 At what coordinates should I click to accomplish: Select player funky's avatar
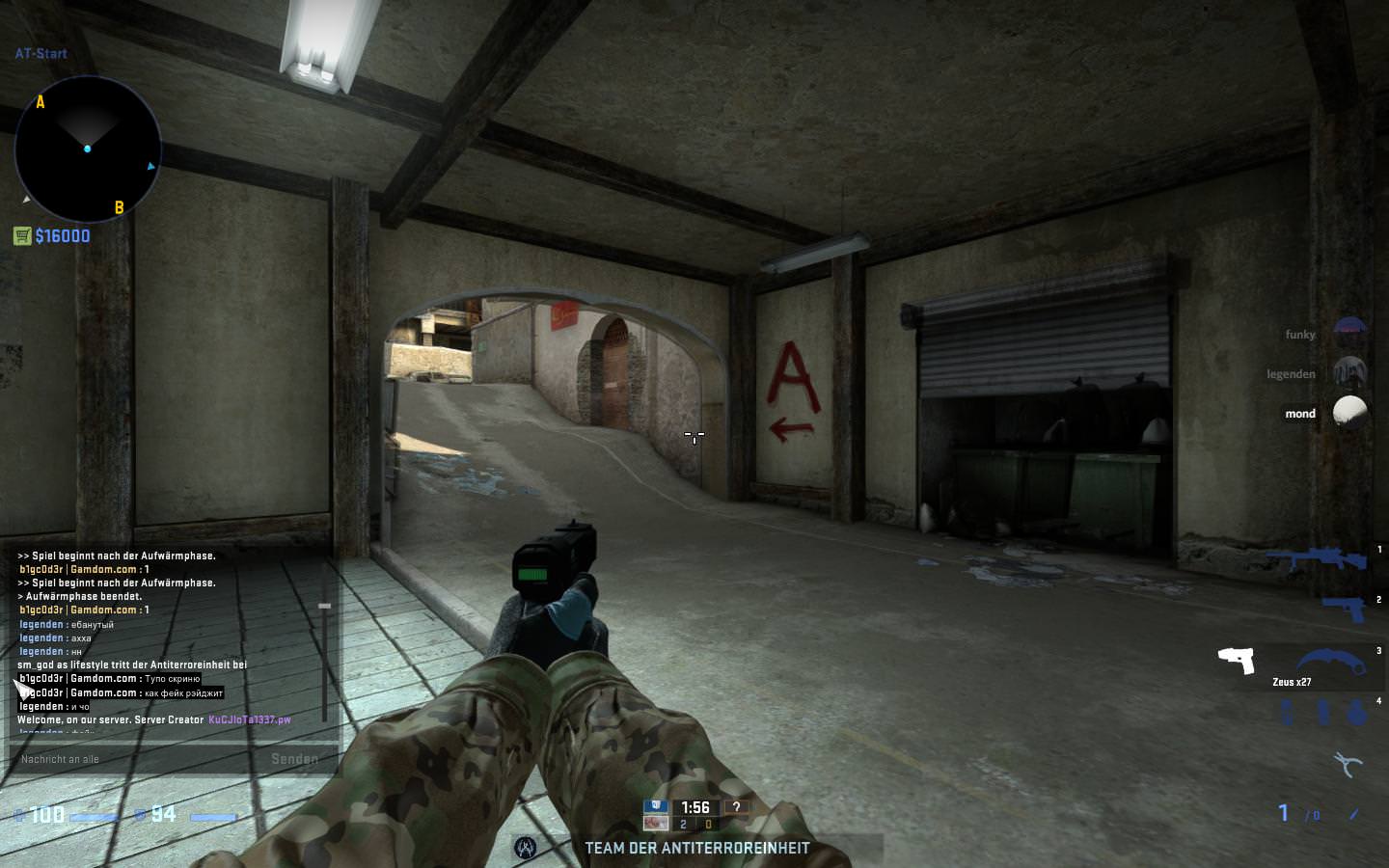[x=1349, y=334]
